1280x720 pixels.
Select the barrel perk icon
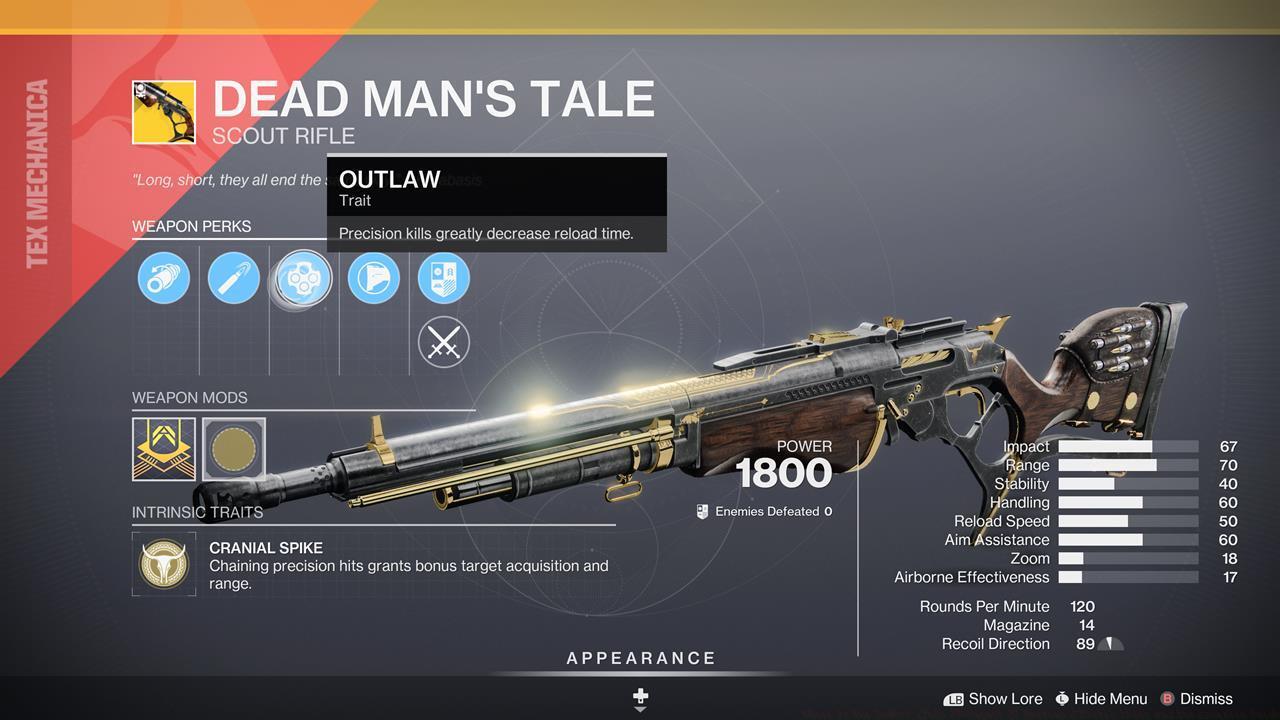164,278
